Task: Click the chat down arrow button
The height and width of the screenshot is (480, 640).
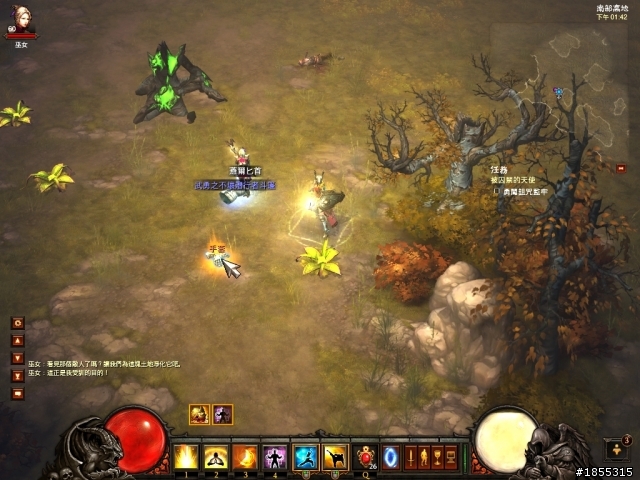Action: (x=18, y=357)
